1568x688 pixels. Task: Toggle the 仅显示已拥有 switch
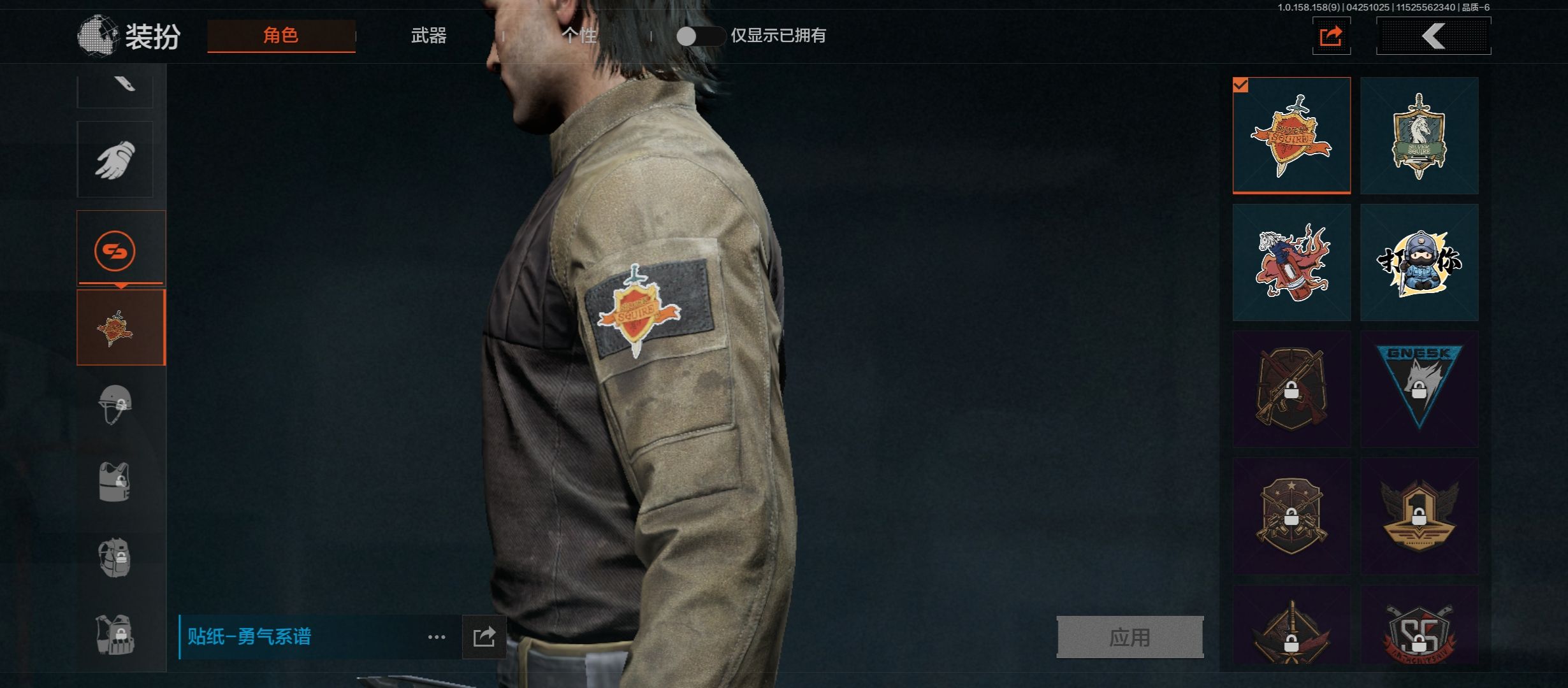(699, 36)
